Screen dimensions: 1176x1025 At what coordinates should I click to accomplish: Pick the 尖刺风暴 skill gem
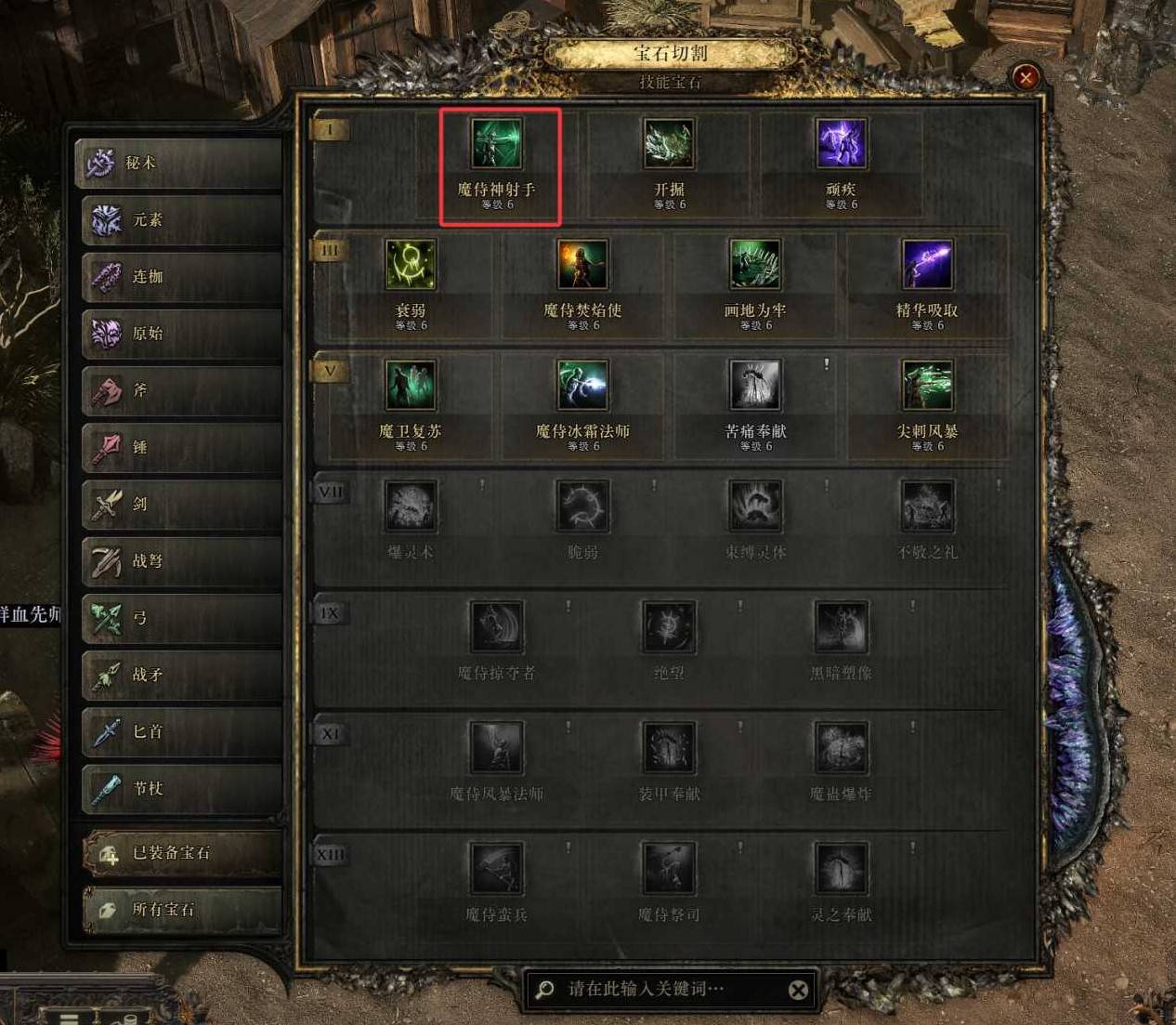(926, 387)
